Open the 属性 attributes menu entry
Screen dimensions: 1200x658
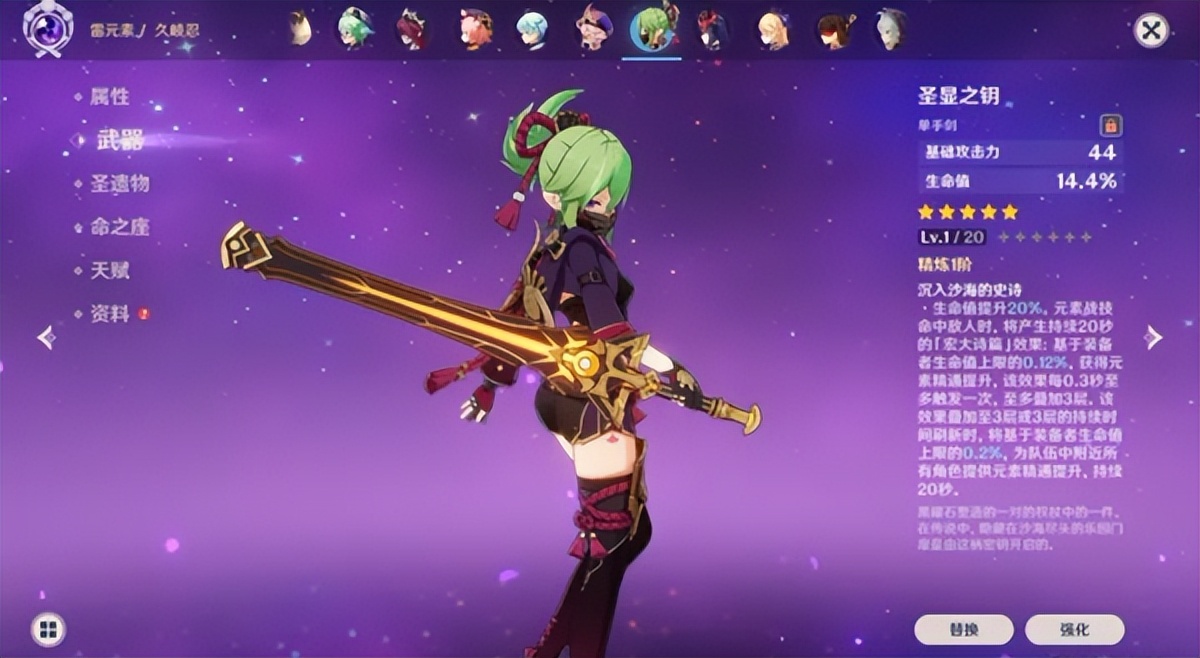(110, 97)
